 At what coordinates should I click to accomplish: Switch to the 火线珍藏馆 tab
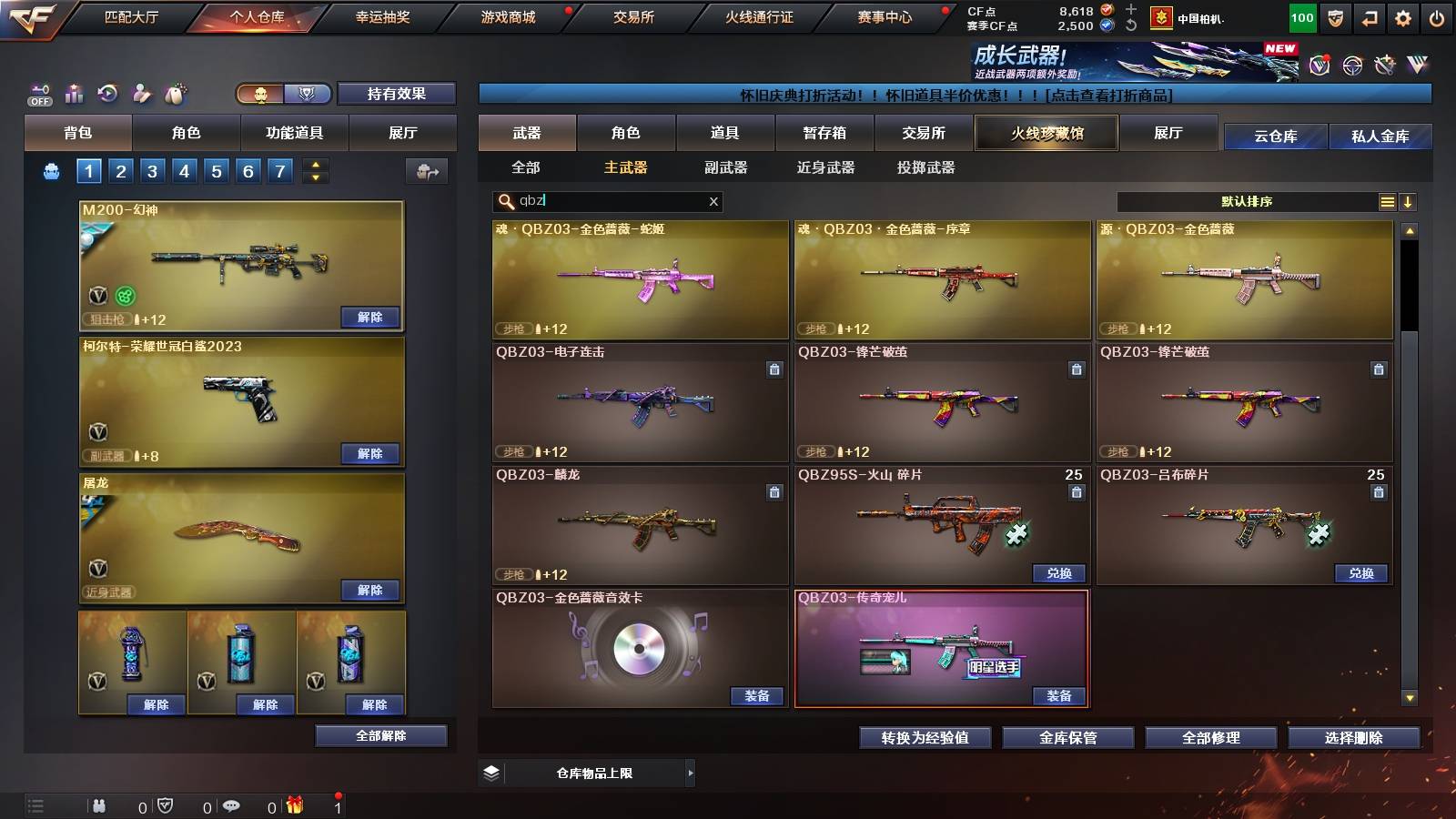pyautogui.click(x=1046, y=133)
